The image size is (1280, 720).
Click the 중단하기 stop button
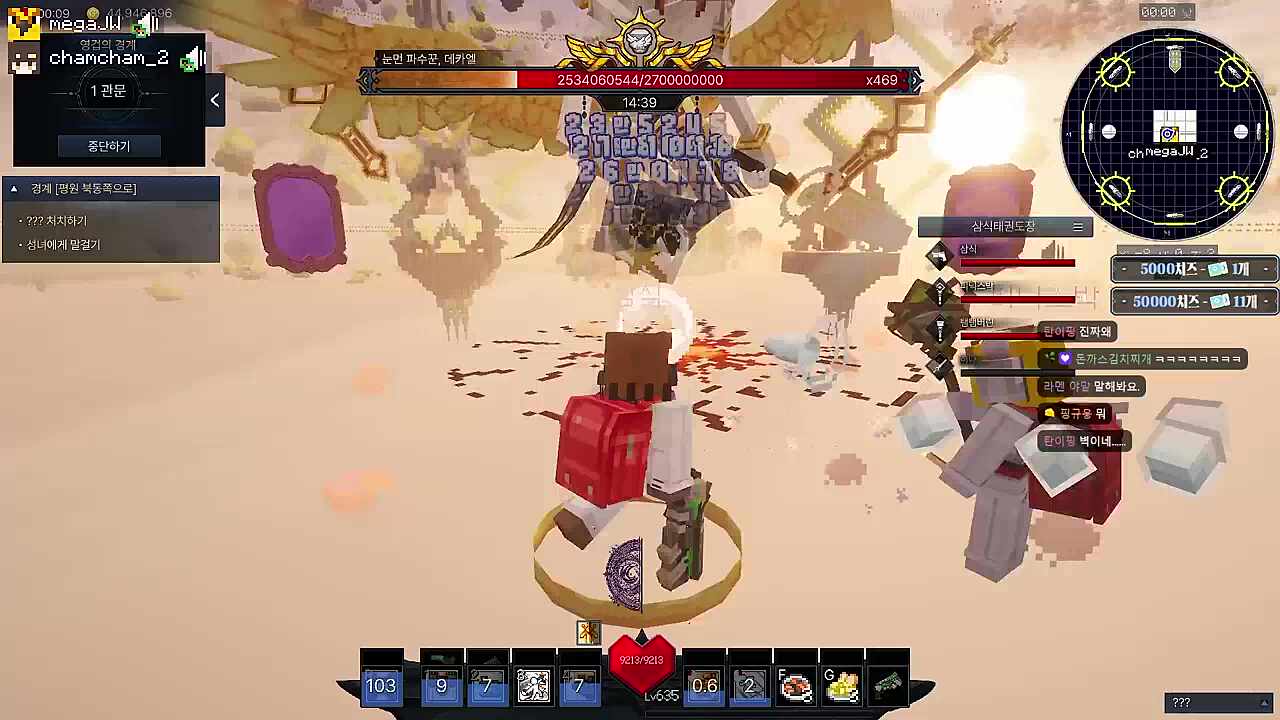coord(108,146)
